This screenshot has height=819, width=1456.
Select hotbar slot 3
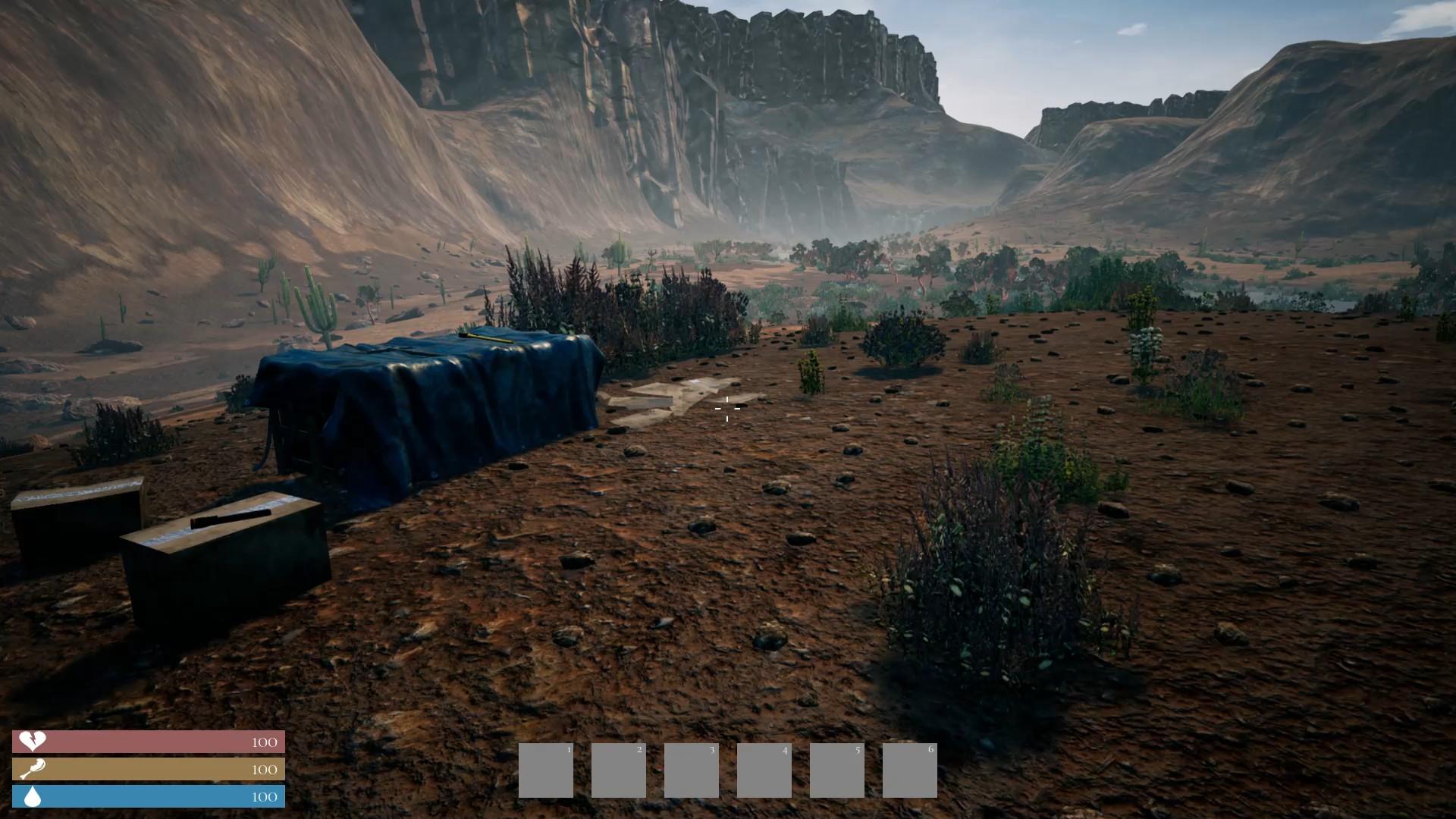(690, 770)
